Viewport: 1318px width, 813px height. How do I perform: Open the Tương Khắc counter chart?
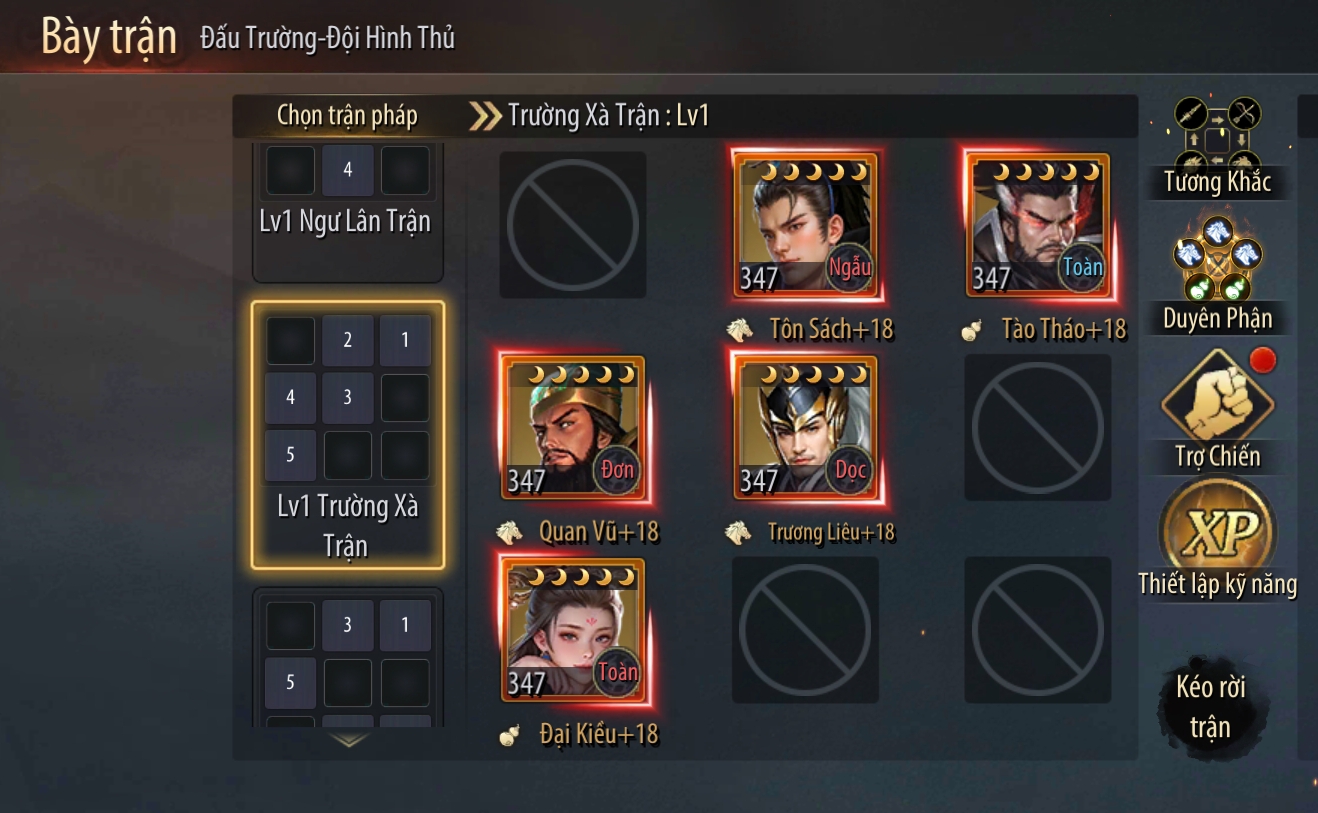tap(1217, 145)
